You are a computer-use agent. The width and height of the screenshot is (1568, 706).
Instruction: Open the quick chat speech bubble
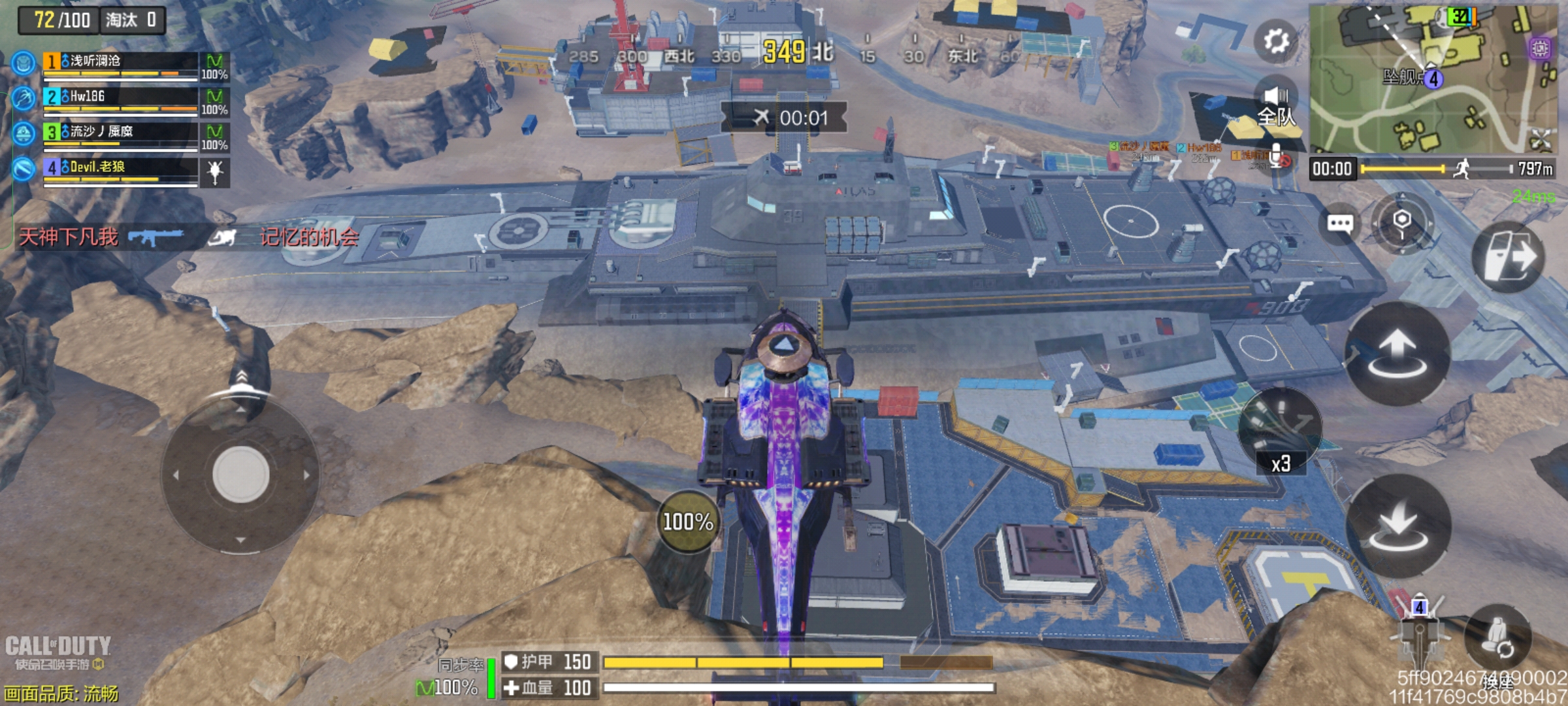(1340, 224)
